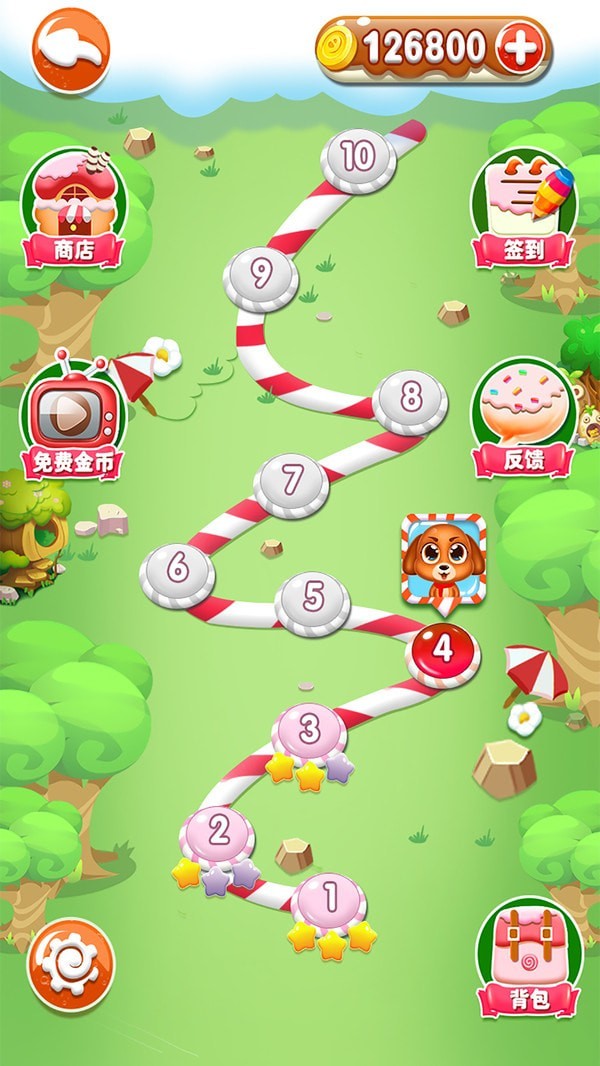Screen dimensions: 600x1066
Task: Open the 商店 shop
Action: click(74, 210)
